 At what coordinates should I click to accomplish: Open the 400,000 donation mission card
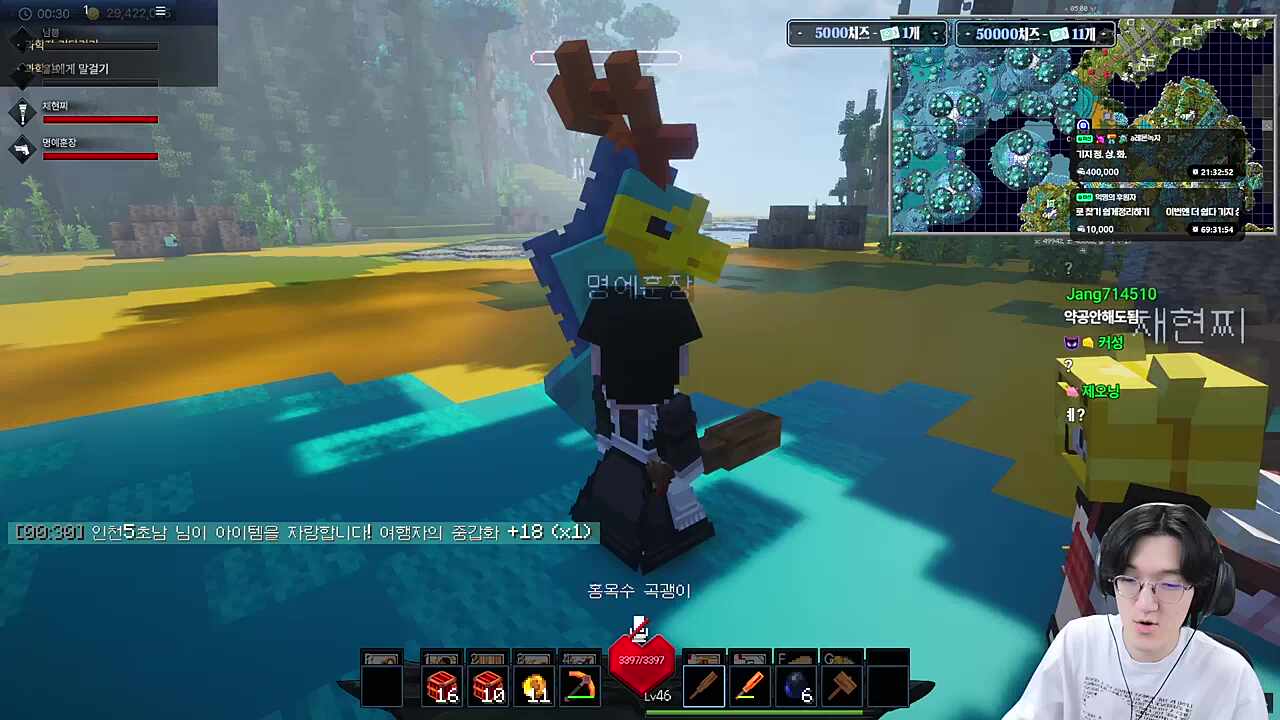click(1158, 157)
